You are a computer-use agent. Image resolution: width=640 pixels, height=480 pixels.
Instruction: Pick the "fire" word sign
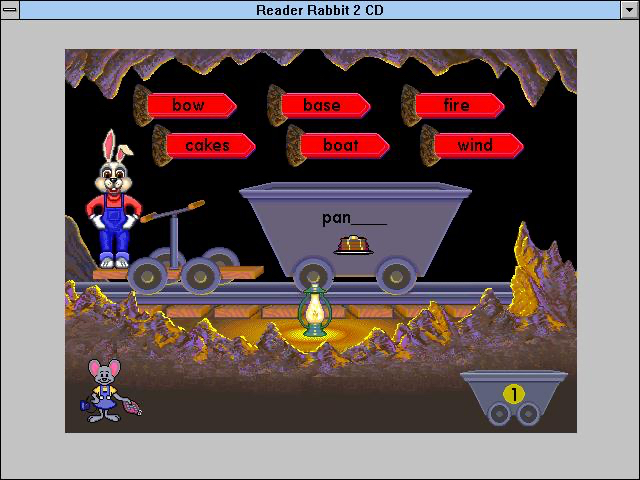[456, 105]
